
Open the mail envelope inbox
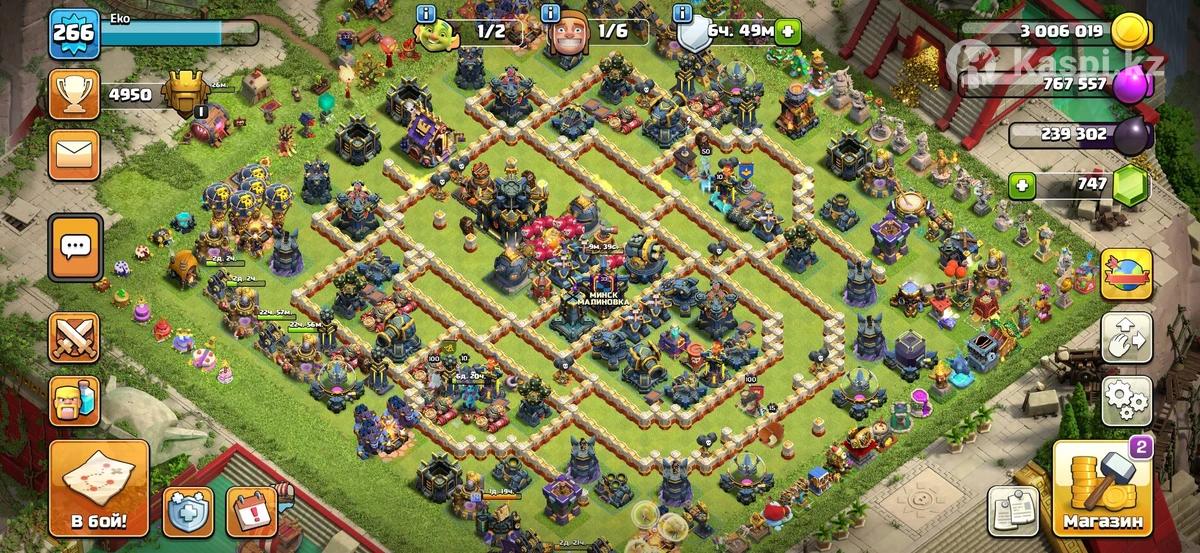pos(75,154)
